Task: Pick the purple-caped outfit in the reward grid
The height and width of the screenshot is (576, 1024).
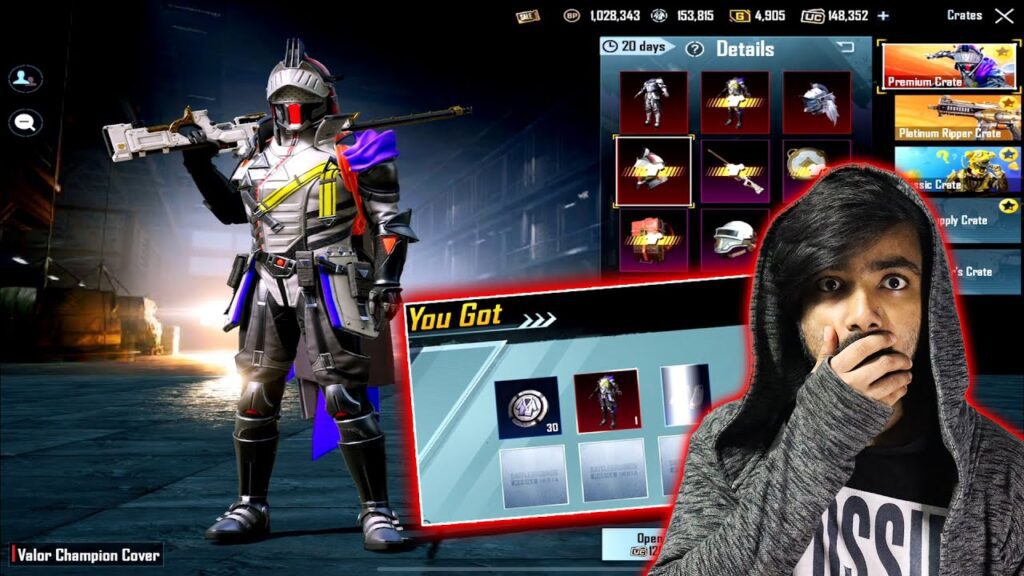Action: (735, 102)
